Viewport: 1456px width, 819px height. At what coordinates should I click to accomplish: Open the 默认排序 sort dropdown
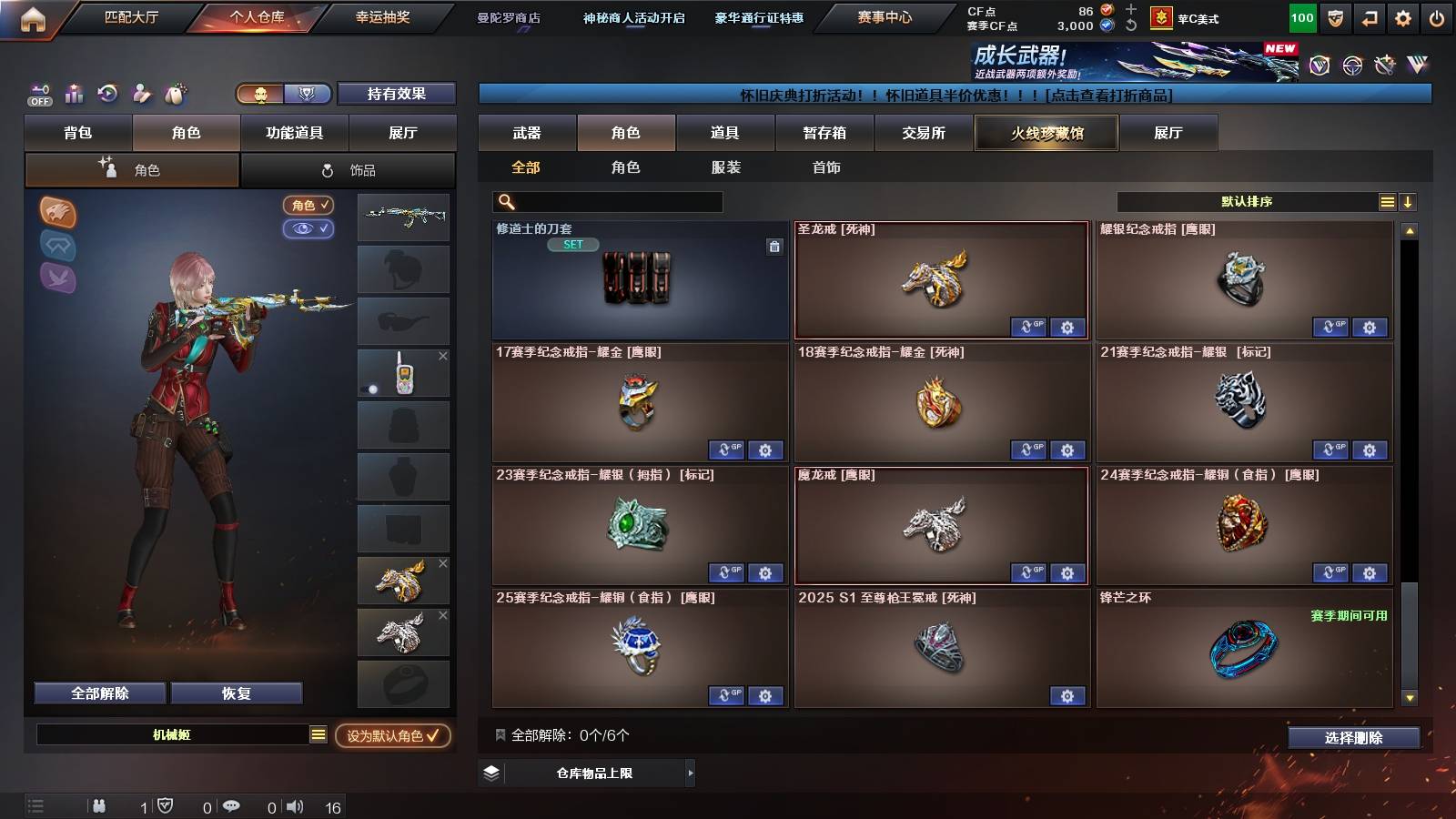tap(1247, 201)
